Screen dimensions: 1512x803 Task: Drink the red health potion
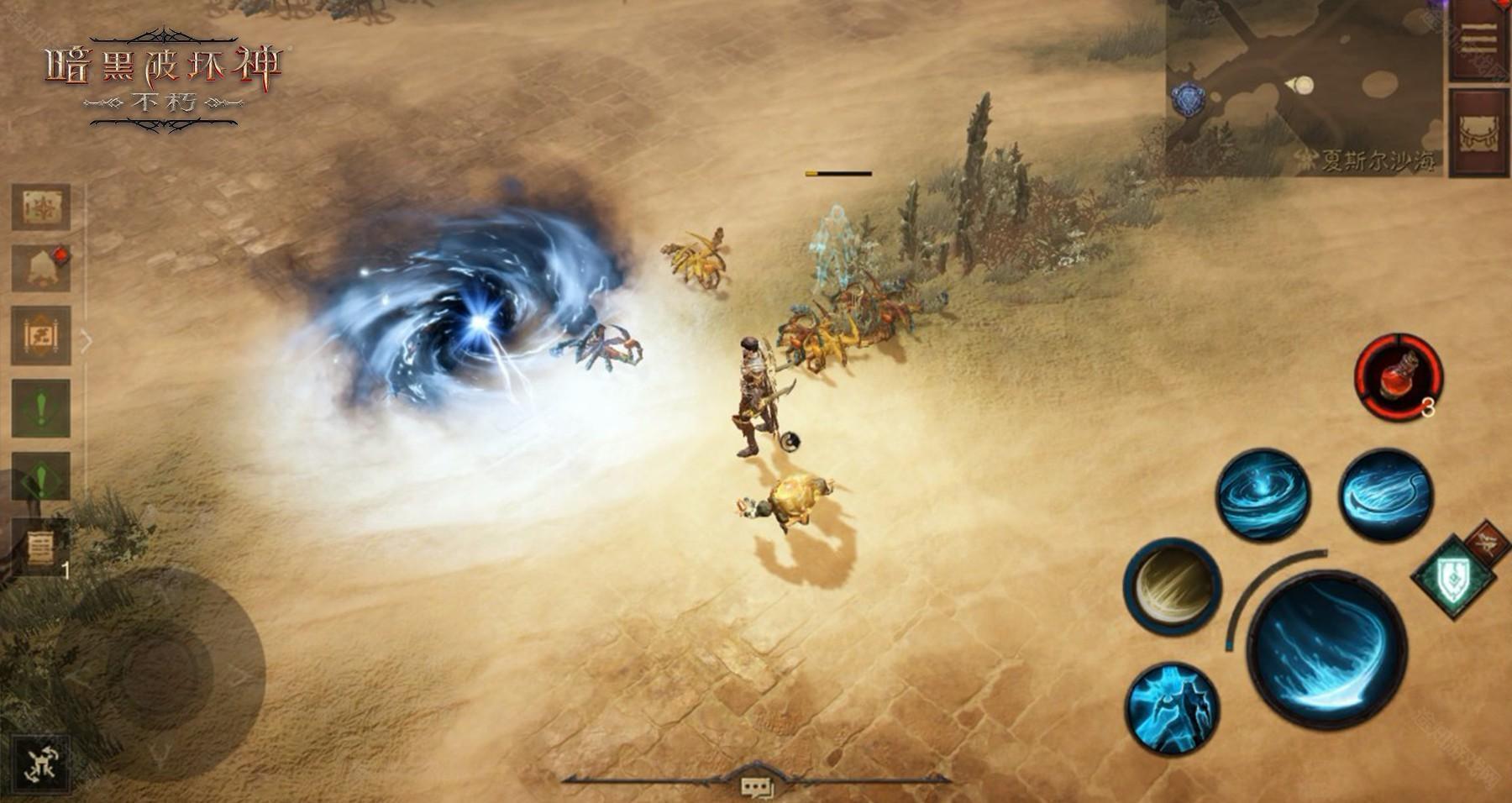1399,376
